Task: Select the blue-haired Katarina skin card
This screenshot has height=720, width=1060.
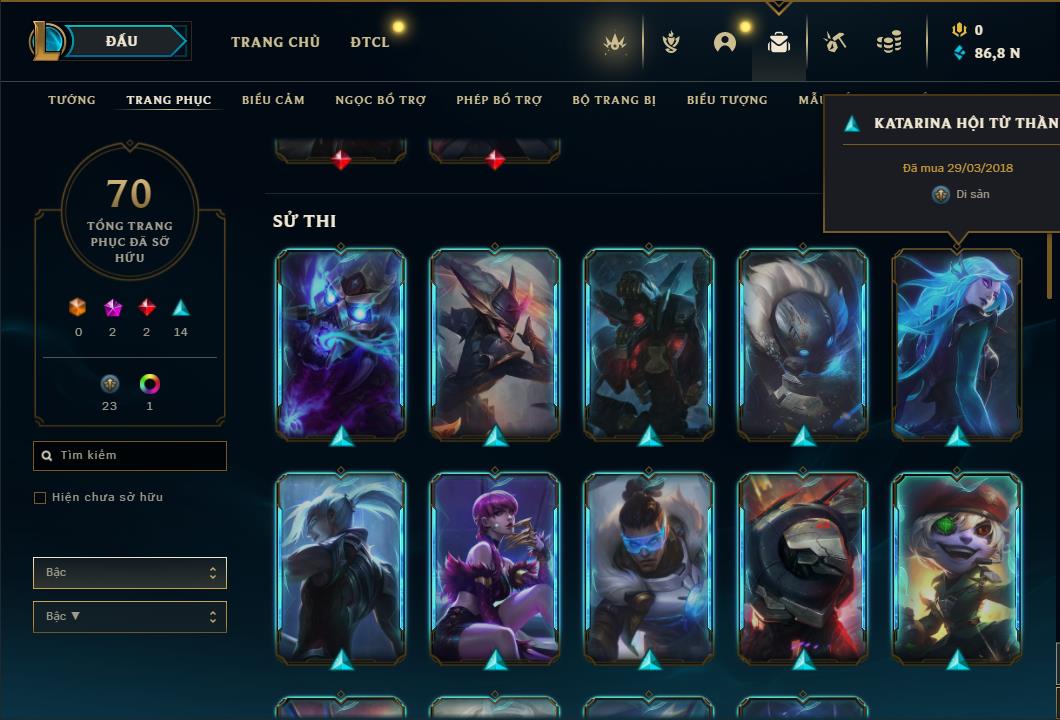Action: [x=957, y=343]
